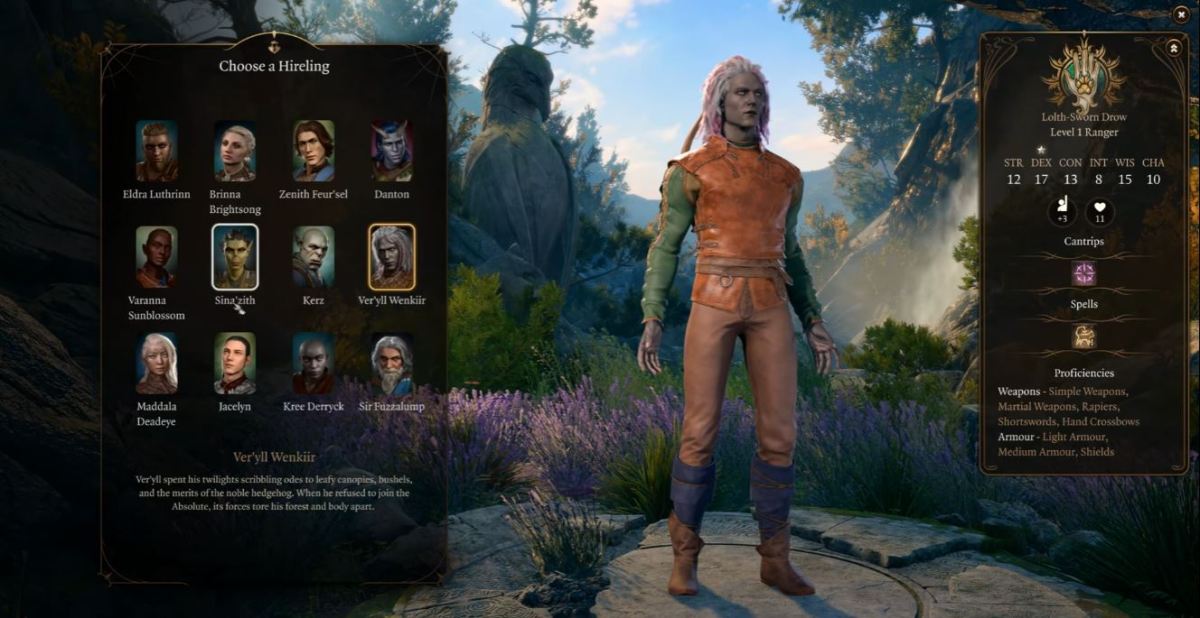This screenshot has height=618, width=1200.
Task: Select the Sina'zith hireling portrait
Action: click(x=235, y=257)
